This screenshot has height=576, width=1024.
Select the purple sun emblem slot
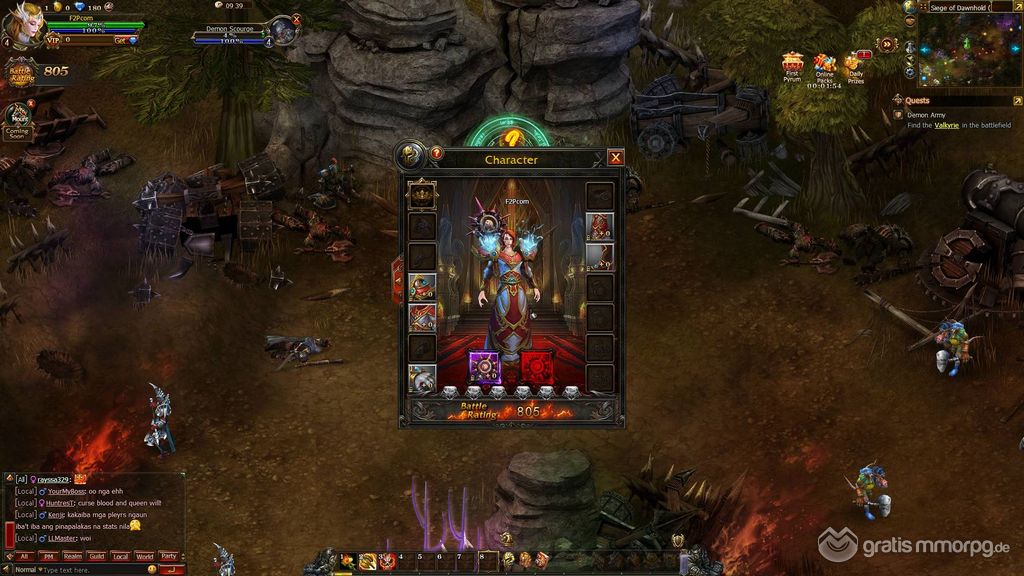[485, 367]
